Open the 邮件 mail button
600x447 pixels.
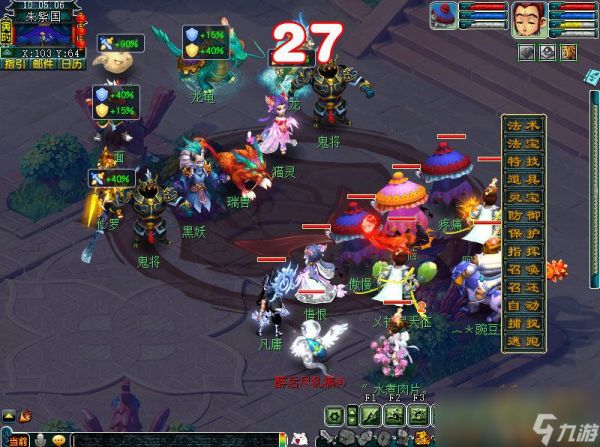click(44, 65)
